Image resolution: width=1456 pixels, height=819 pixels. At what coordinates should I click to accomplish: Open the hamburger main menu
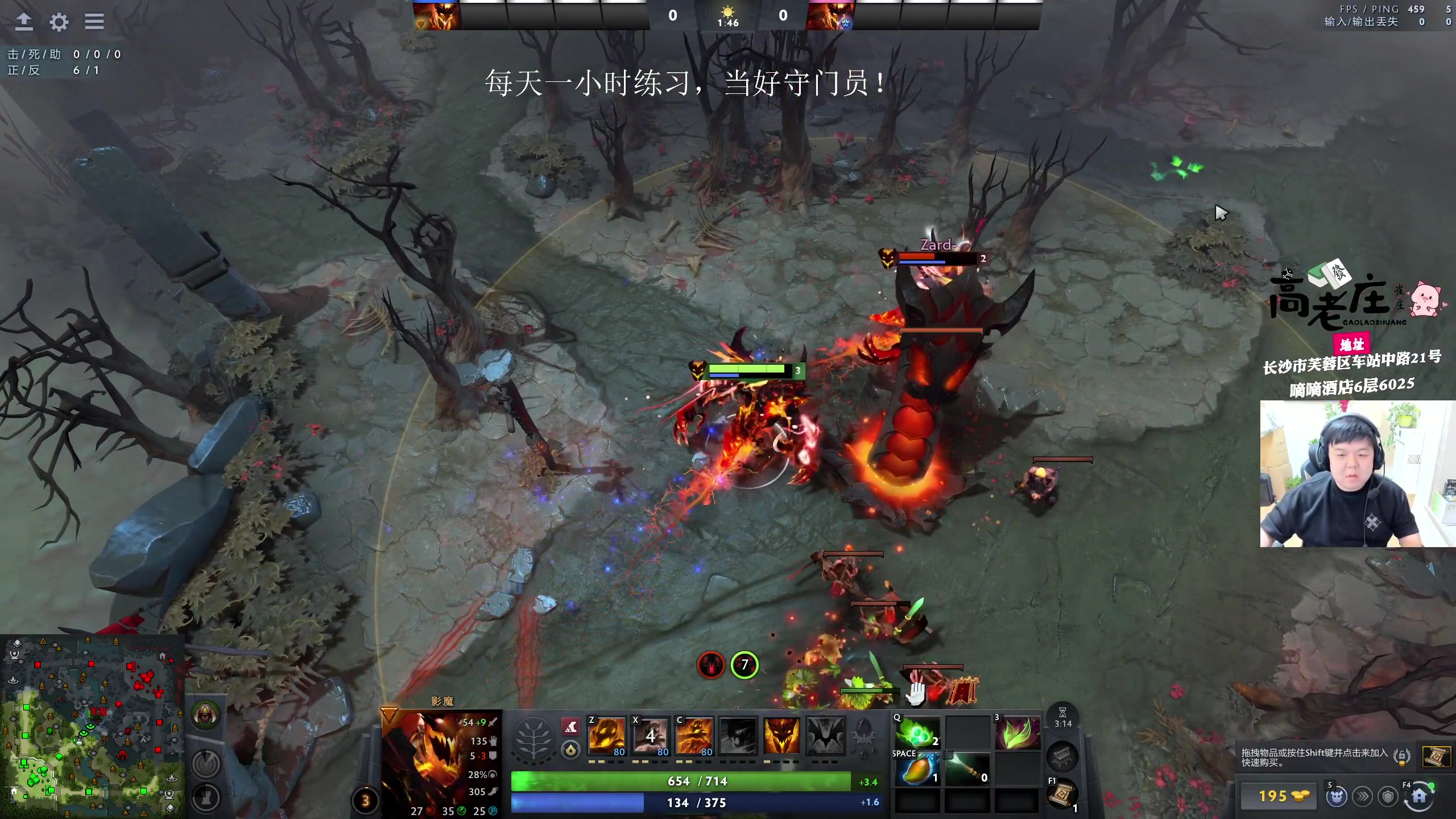coord(94,22)
